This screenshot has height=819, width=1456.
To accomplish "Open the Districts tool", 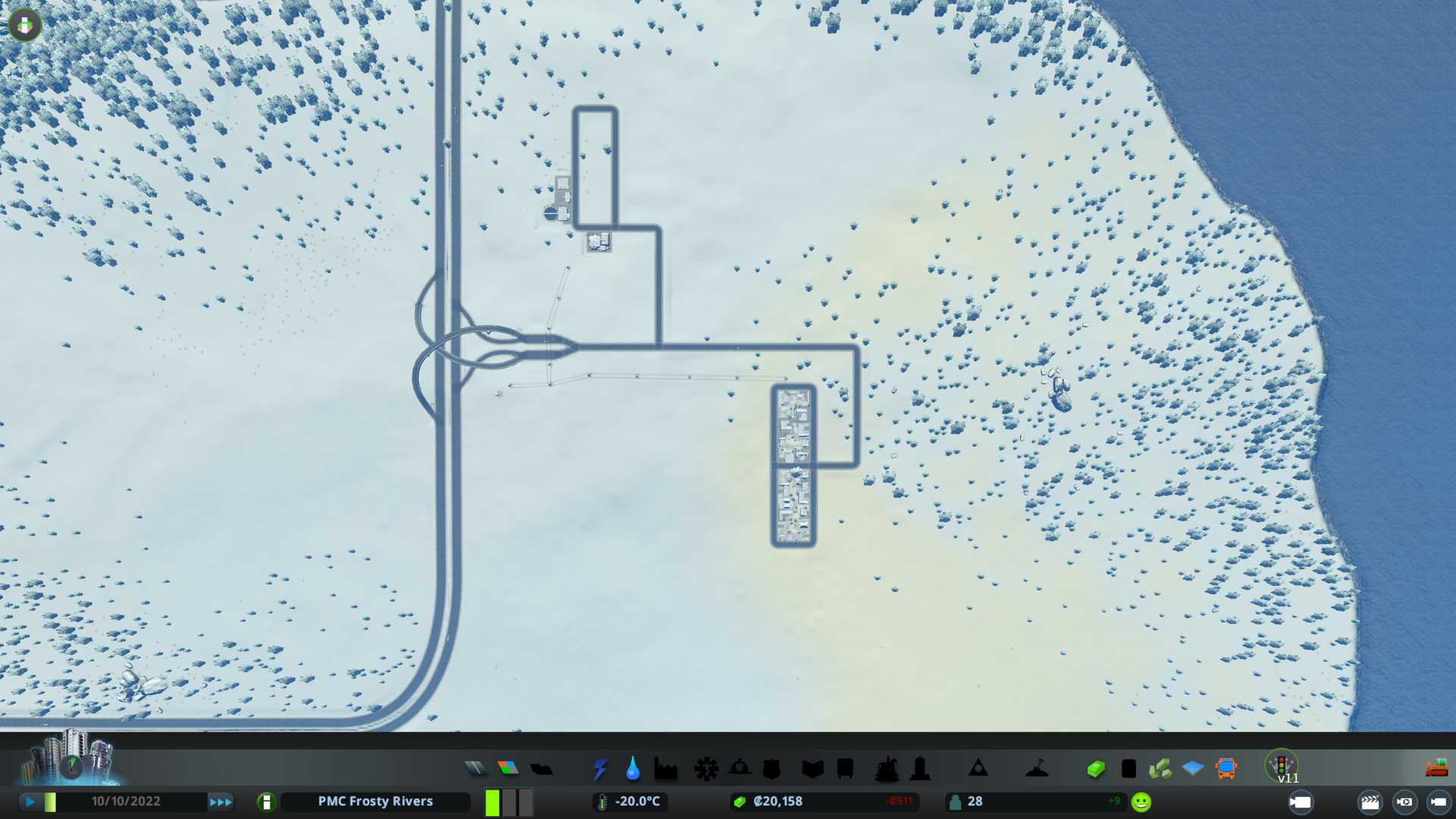I will 541,769.
